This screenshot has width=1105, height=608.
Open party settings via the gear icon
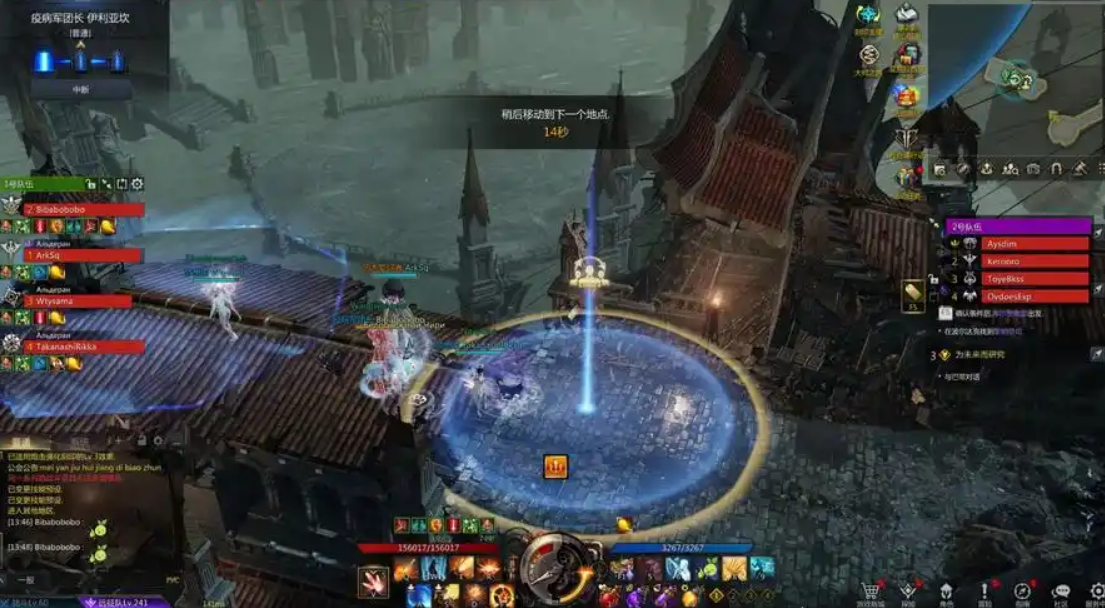pyautogui.click(x=137, y=184)
